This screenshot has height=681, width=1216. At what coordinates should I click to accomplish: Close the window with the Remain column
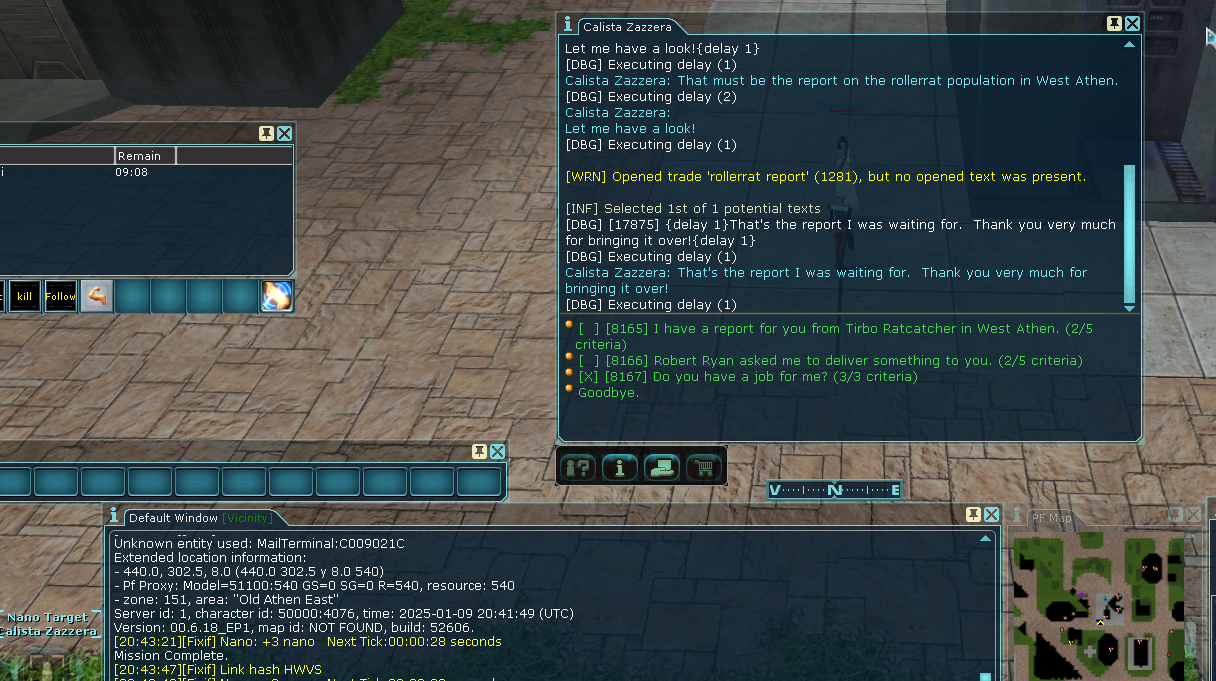285,133
